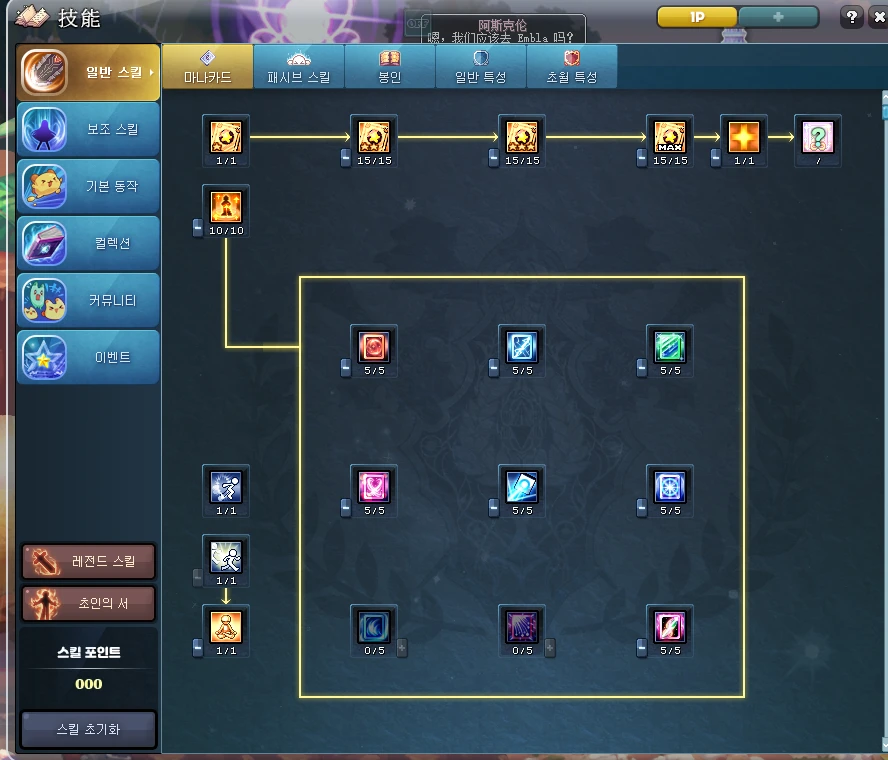Image resolution: width=888 pixels, height=760 pixels.
Task: Select the MAX star skill icon
Action: (670, 136)
